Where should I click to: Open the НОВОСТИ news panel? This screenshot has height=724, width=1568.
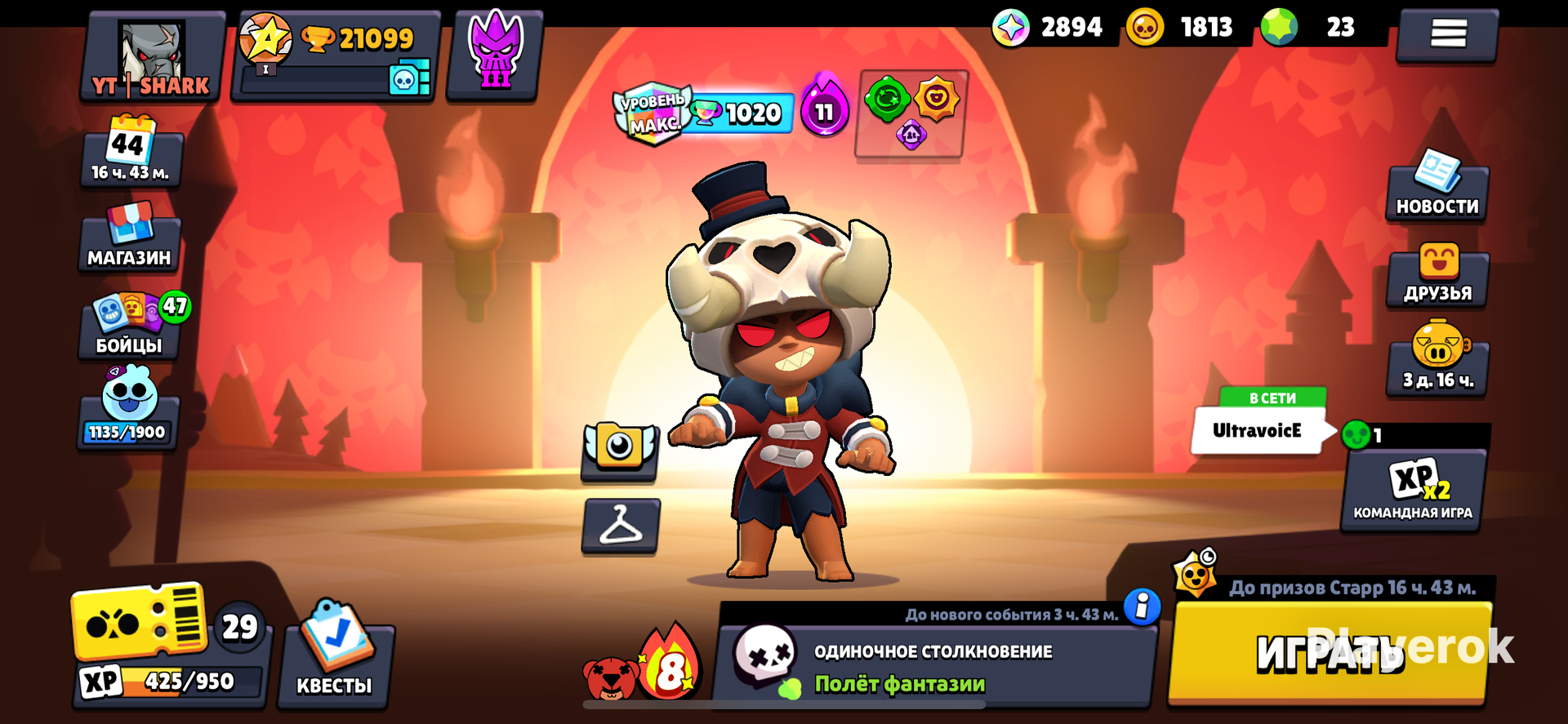[1437, 189]
